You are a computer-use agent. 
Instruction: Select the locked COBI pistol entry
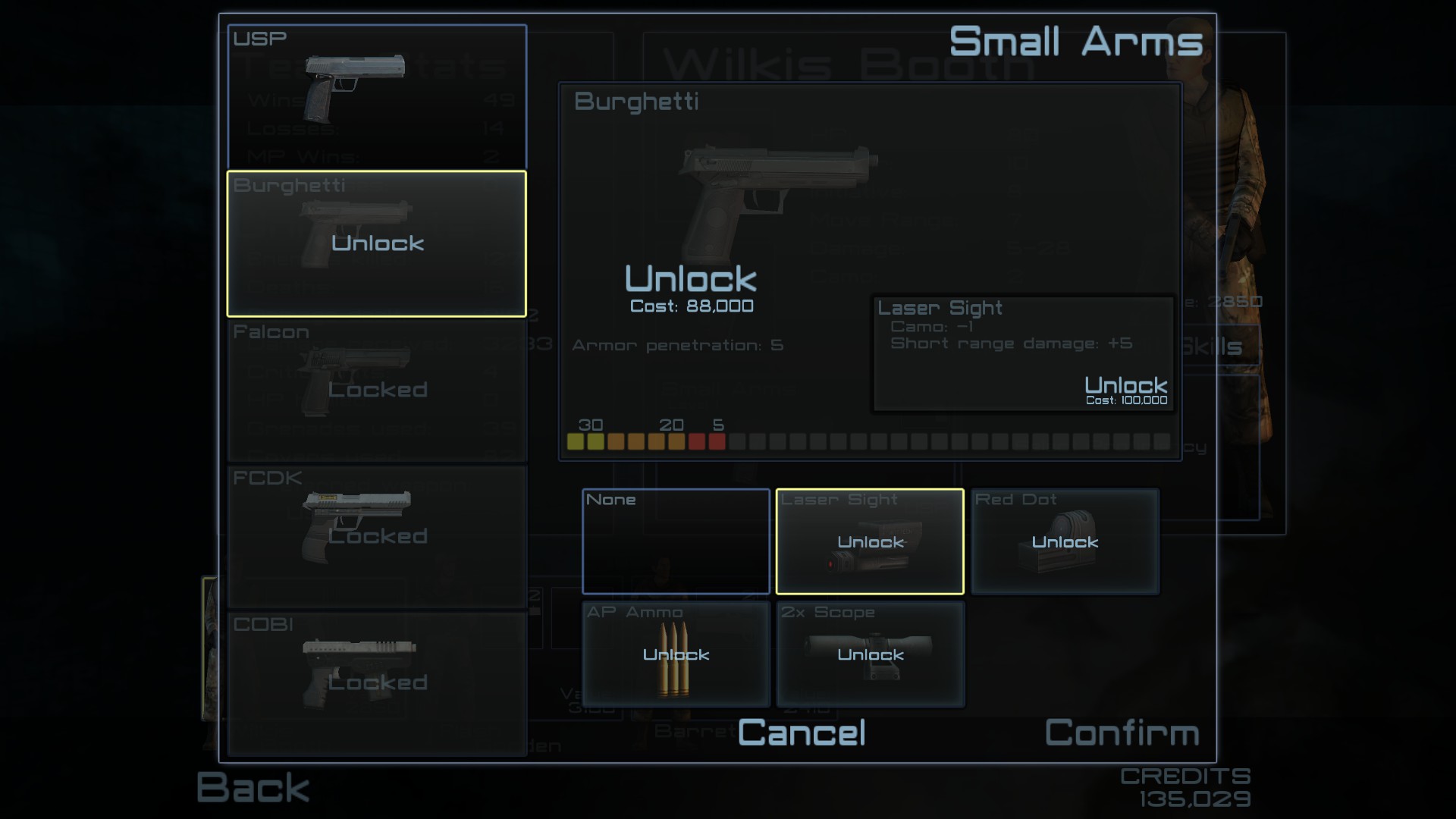[377, 682]
